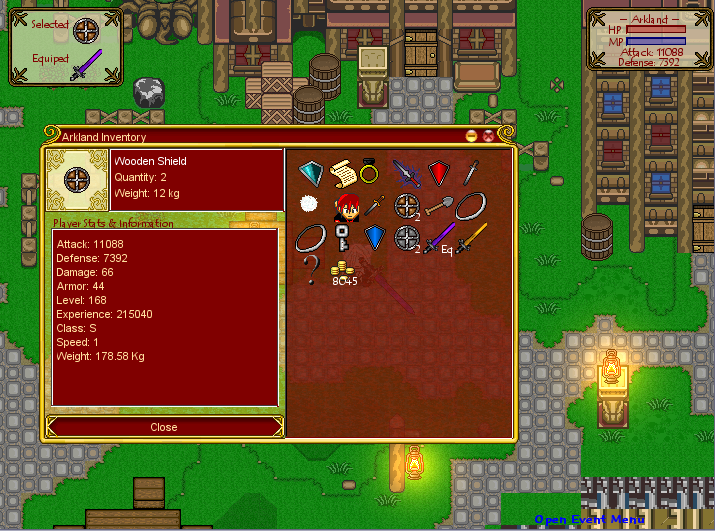Select the silver key item

coord(342,239)
